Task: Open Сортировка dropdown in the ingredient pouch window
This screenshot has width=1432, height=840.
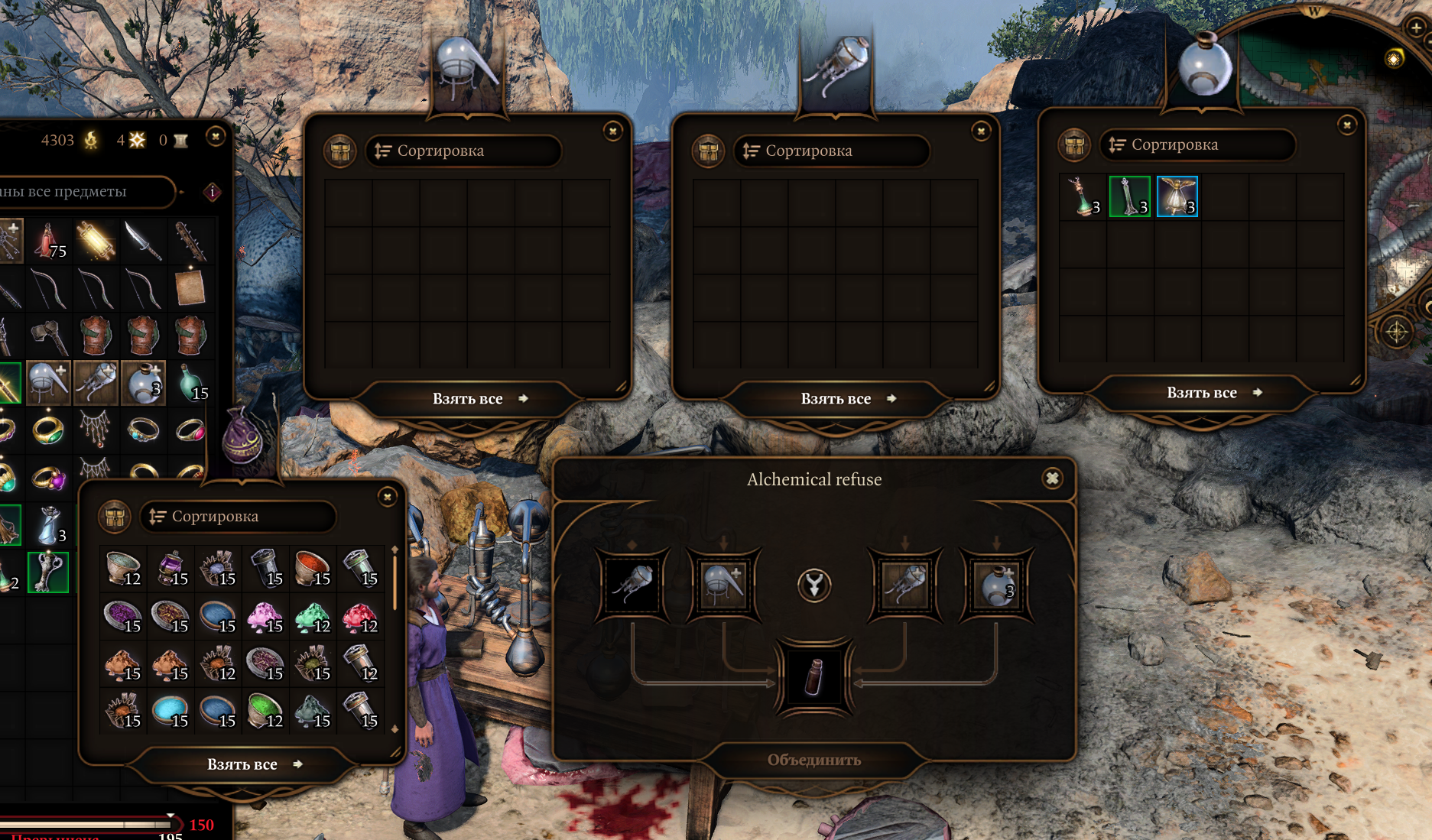Action: [237, 517]
